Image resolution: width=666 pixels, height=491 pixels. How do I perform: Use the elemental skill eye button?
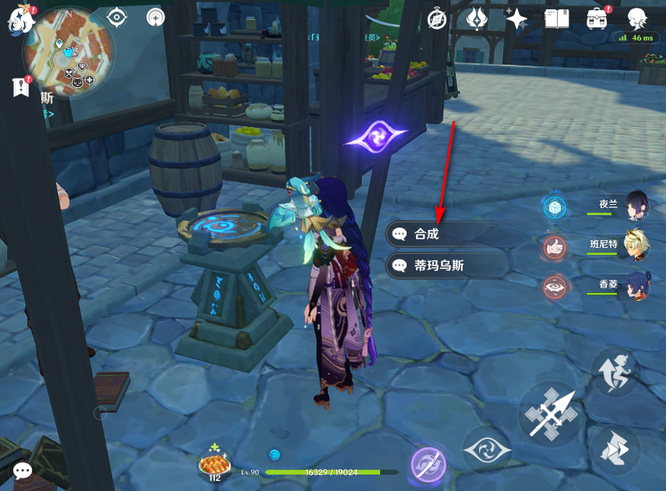pos(488,451)
